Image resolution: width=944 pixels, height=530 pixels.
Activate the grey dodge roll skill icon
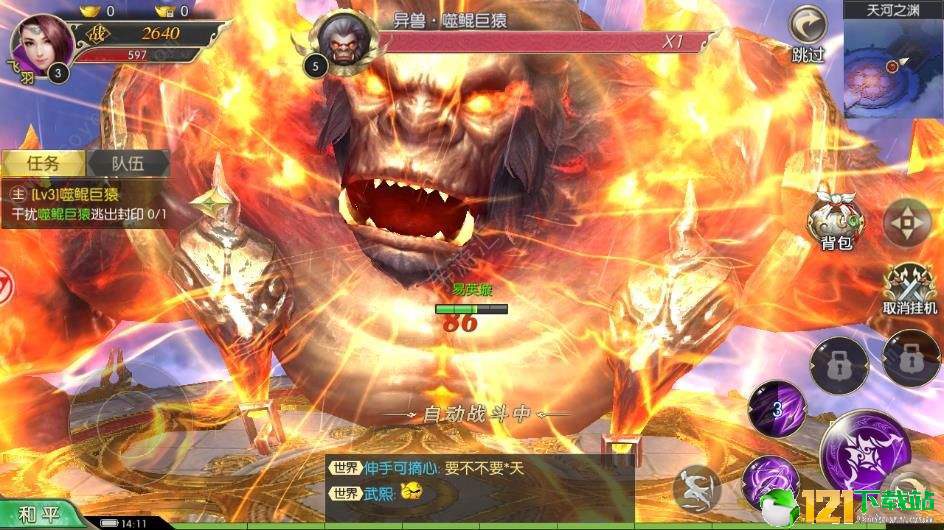click(x=698, y=489)
